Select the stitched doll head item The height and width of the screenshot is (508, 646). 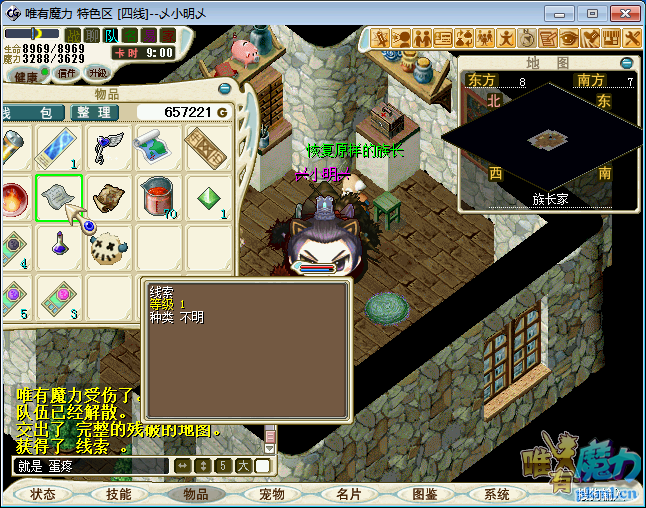point(109,247)
